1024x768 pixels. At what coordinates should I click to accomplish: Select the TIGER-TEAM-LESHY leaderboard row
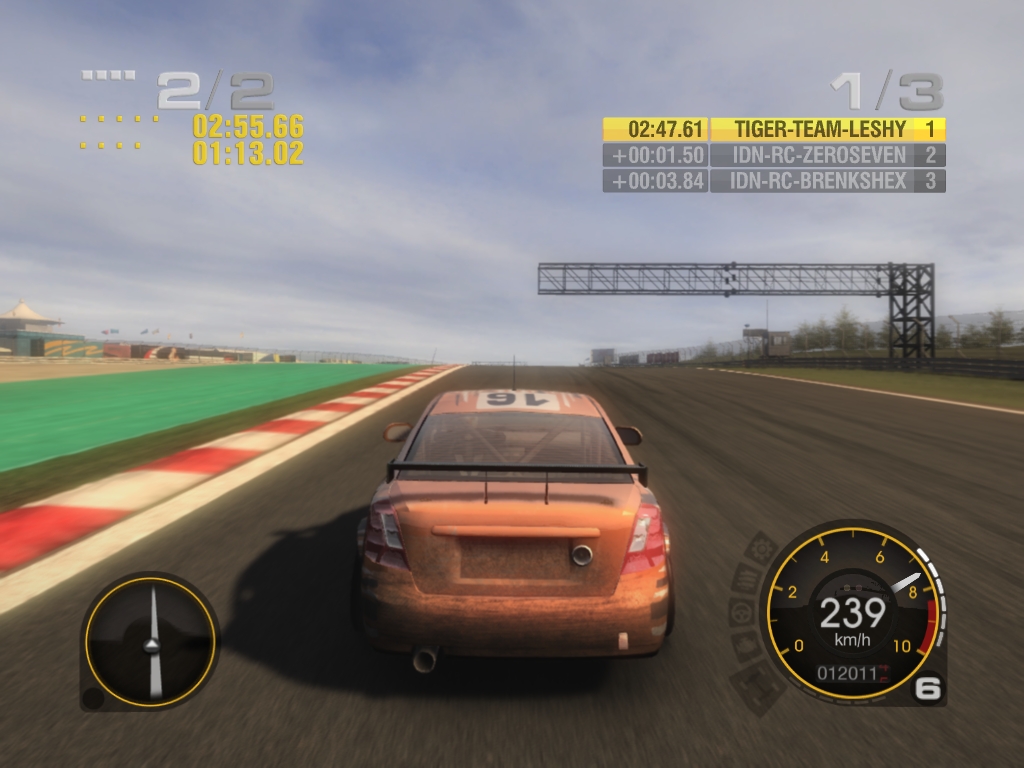pyautogui.click(x=773, y=129)
